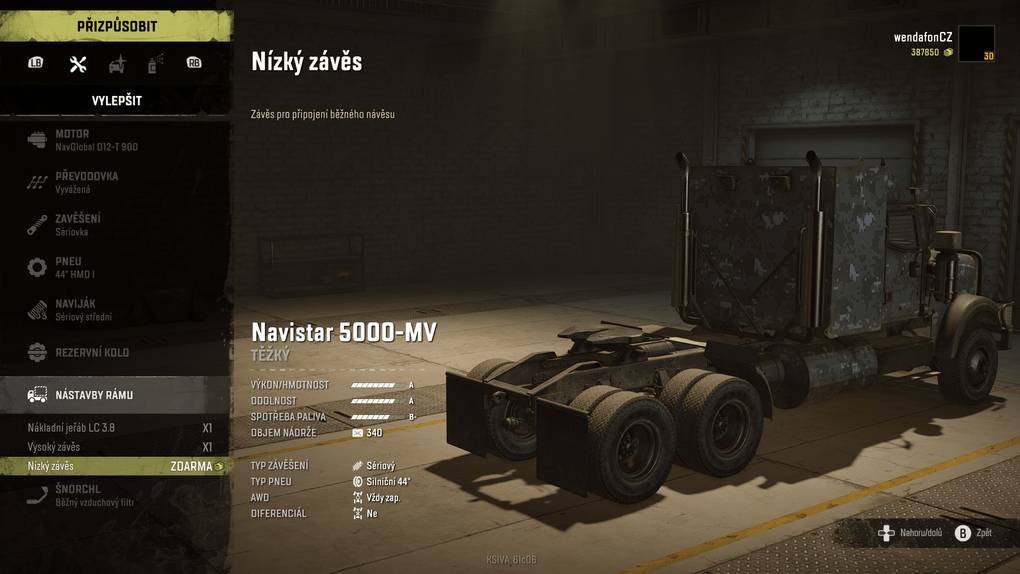The width and height of the screenshot is (1020, 574).
Task: Choose the Pneu tires category
Action: point(115,267)
